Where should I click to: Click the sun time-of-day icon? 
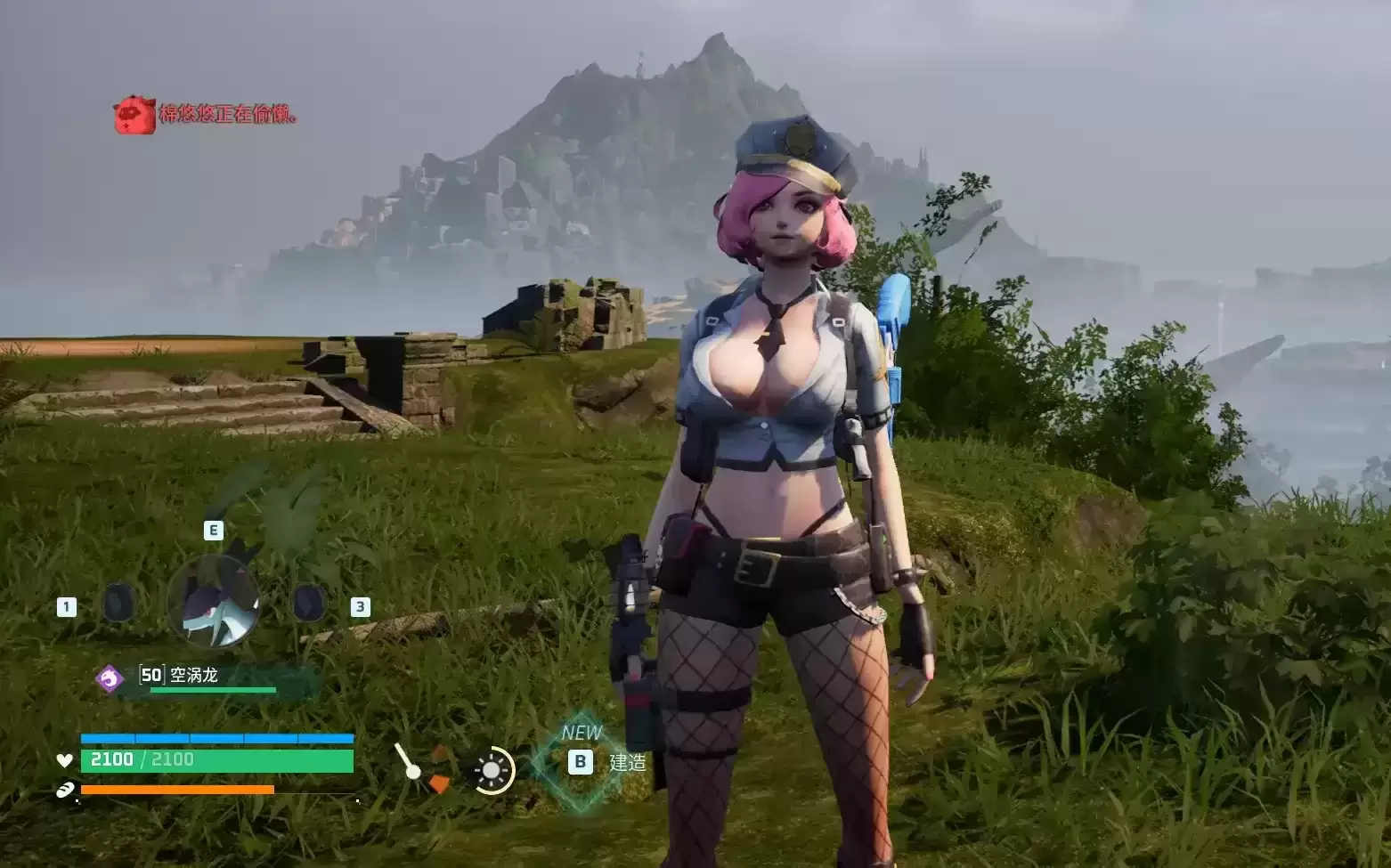[x=492, y=771]
